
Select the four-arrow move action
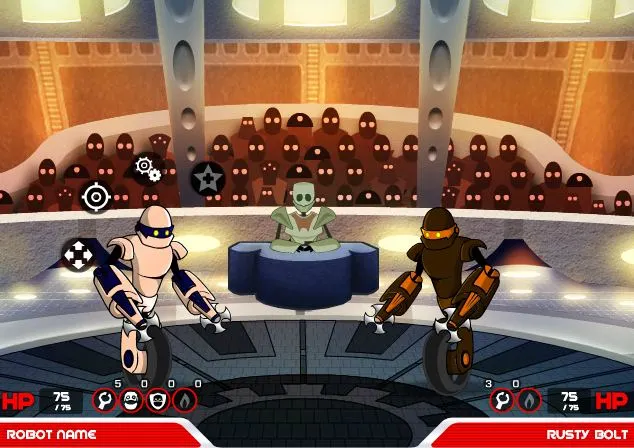point(79,253)
